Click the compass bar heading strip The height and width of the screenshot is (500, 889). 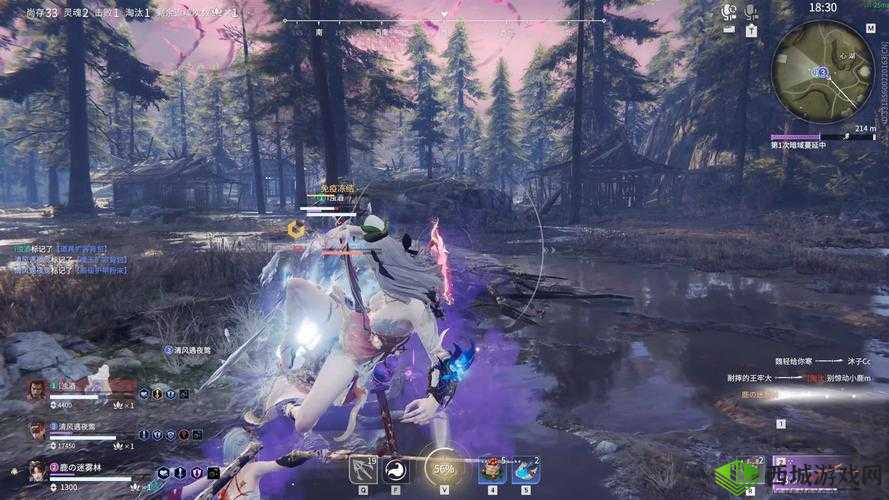(x=445, y=20)
